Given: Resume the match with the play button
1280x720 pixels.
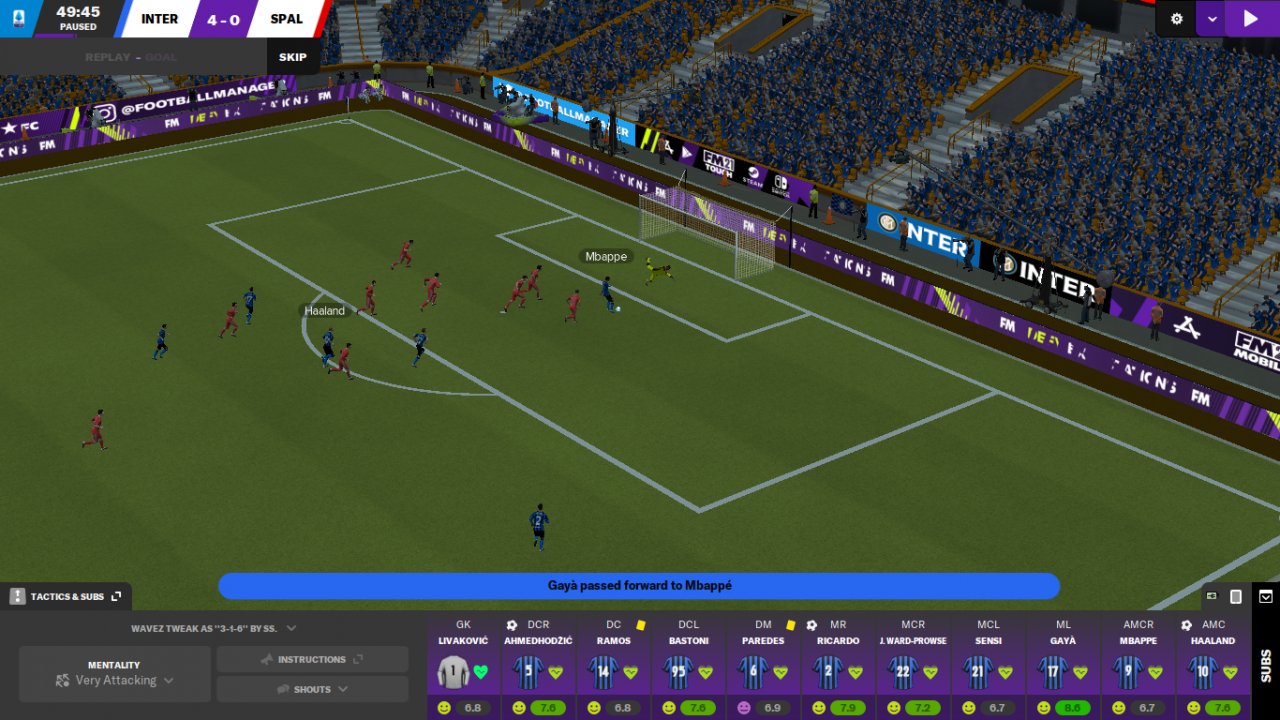Looking at the screenshot, I should pyautogui.click(x=1250, y=18).
